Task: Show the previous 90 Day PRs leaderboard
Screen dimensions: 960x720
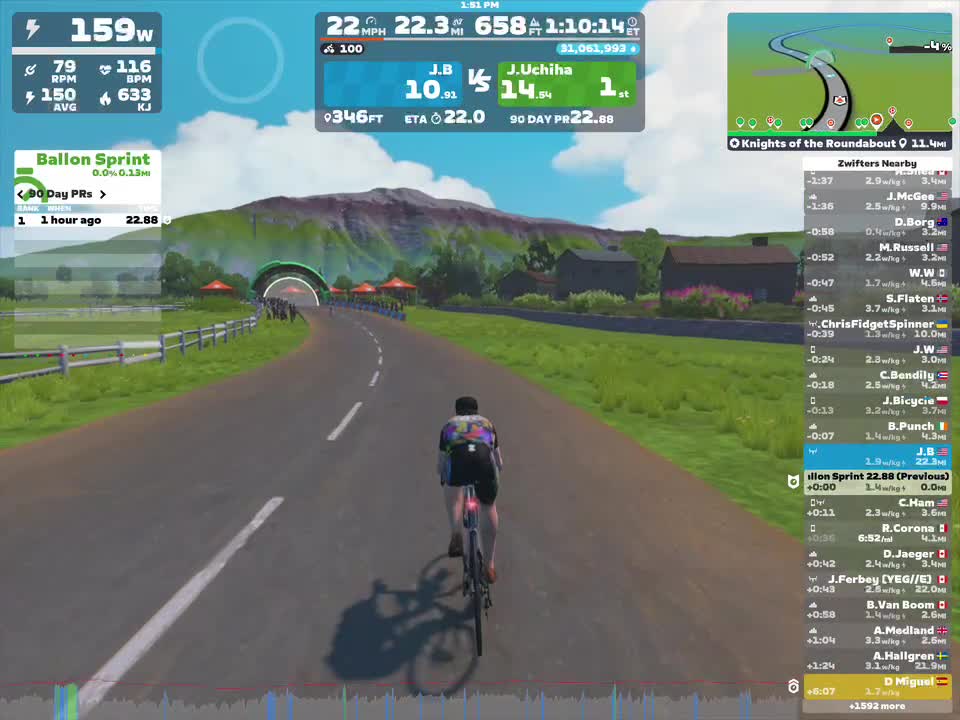Action: tap(21, 194)
